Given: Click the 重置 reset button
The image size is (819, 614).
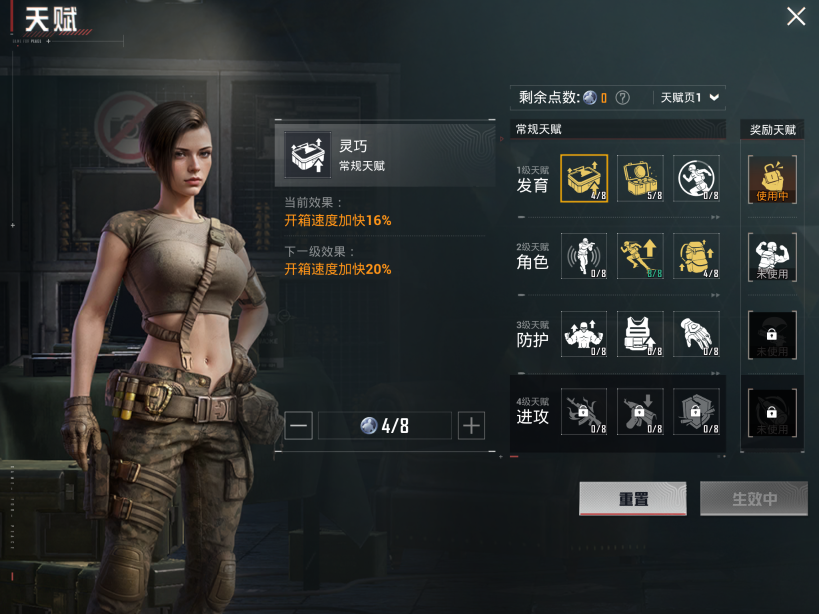Looking at the screenshot, I should point(632,499).
